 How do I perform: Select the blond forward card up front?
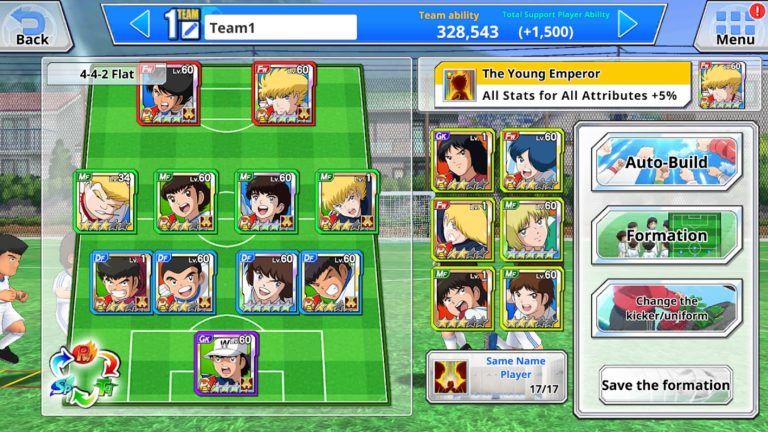[x=285, y=93]
